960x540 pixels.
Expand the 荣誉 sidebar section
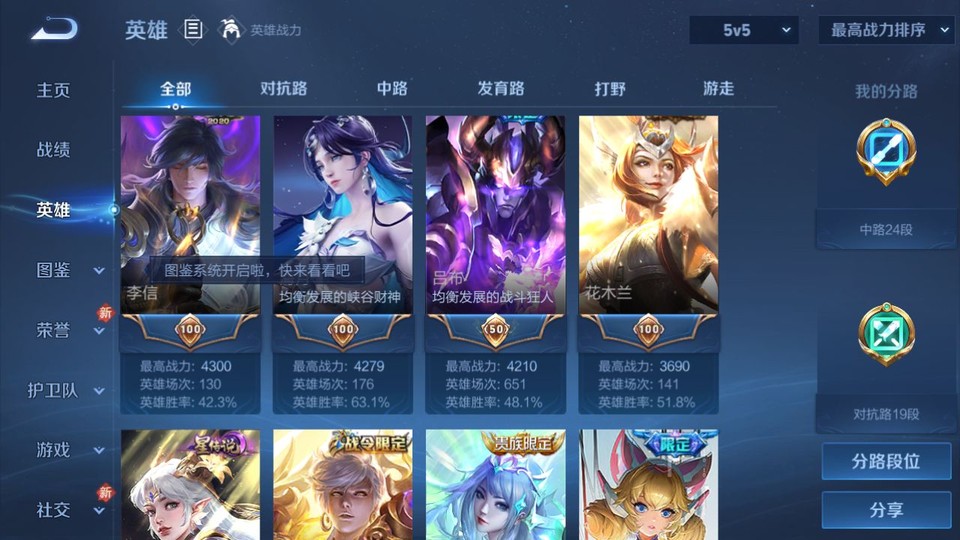point(68,330)
